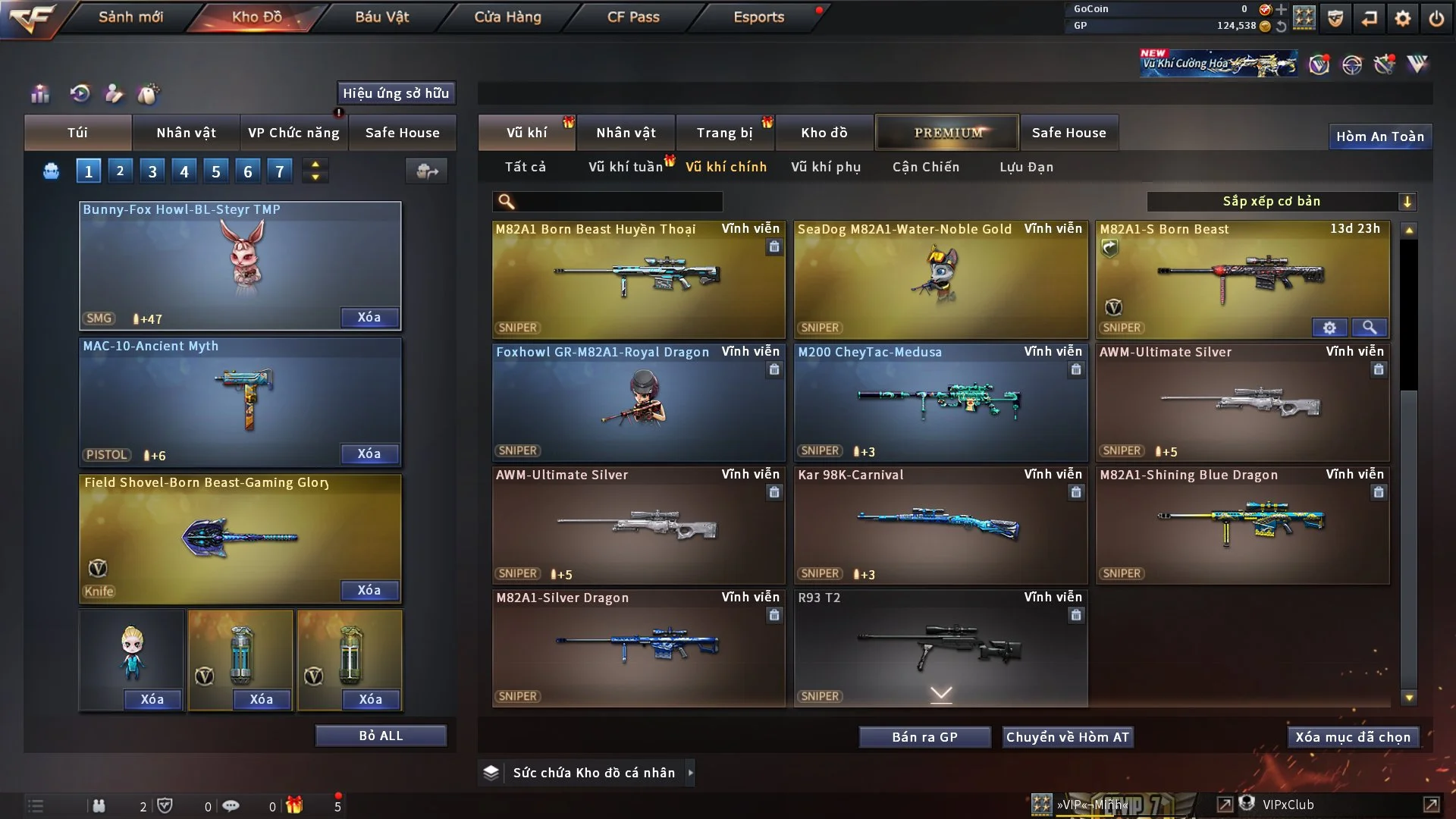Open the Sắp xếp cơ bản sort dropdown

[1281, 201]
